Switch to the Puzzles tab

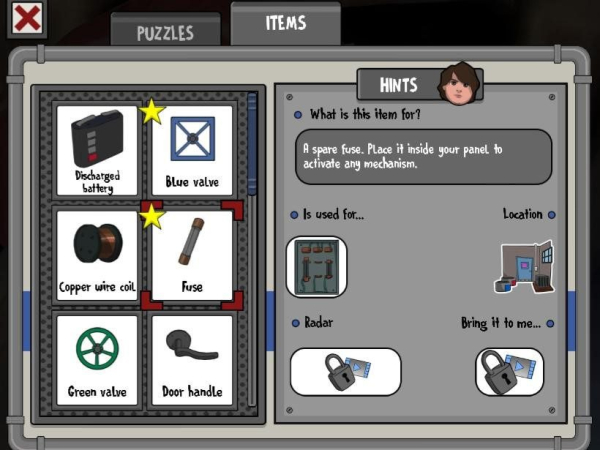click(165, 30)
